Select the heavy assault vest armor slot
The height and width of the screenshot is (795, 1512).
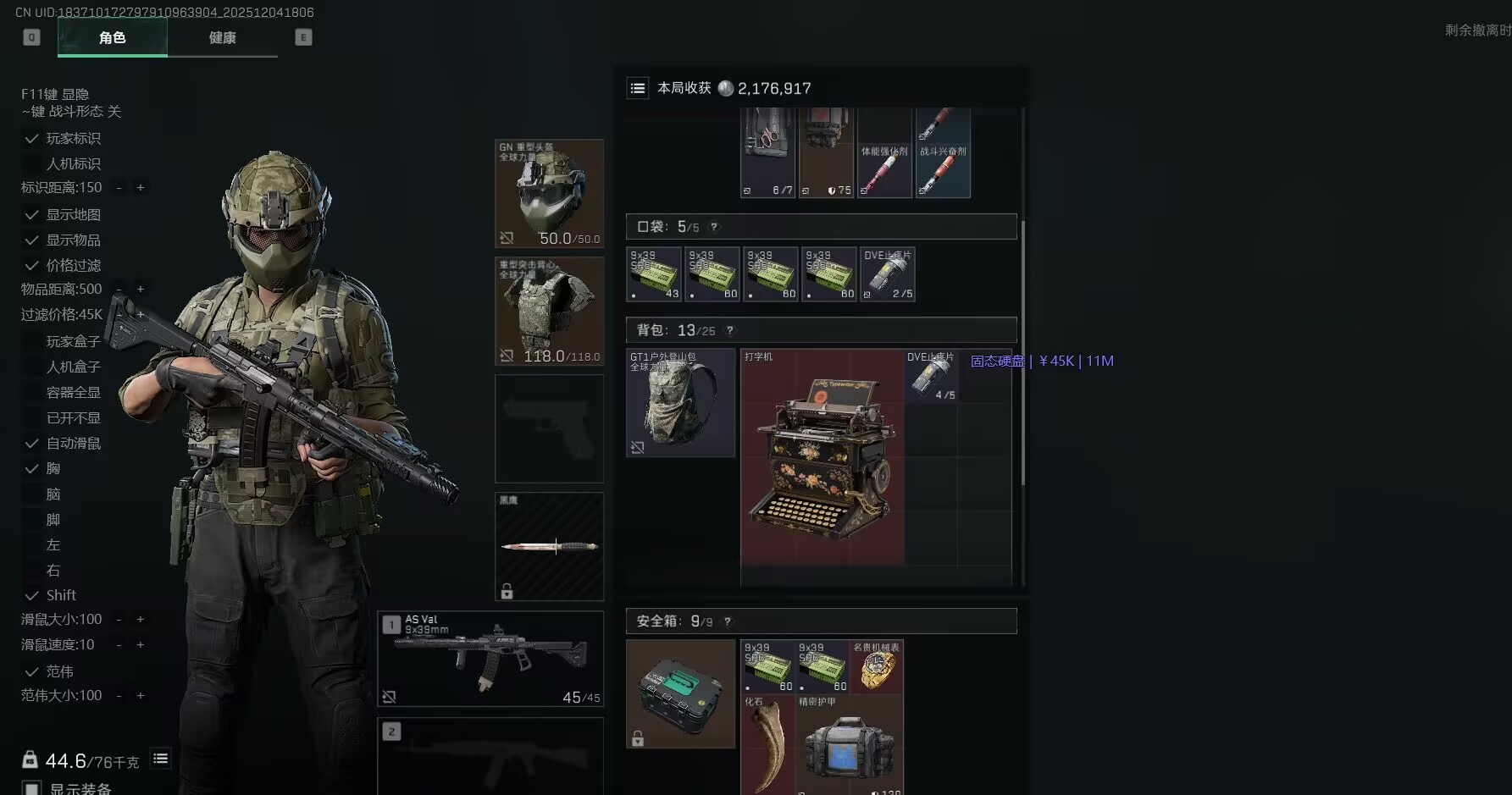tap(549, 311)
